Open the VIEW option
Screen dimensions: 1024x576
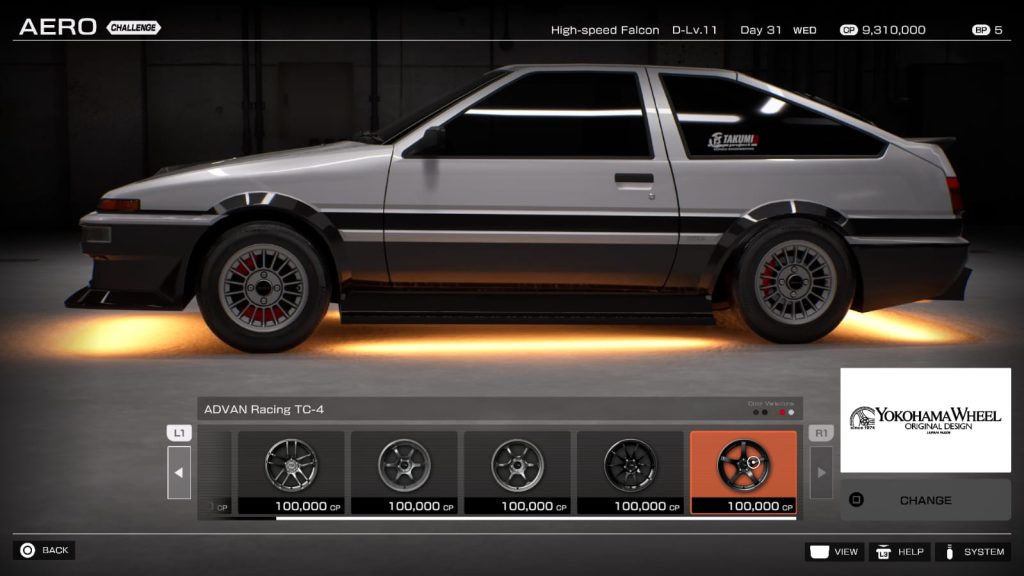tap(834, 551)
